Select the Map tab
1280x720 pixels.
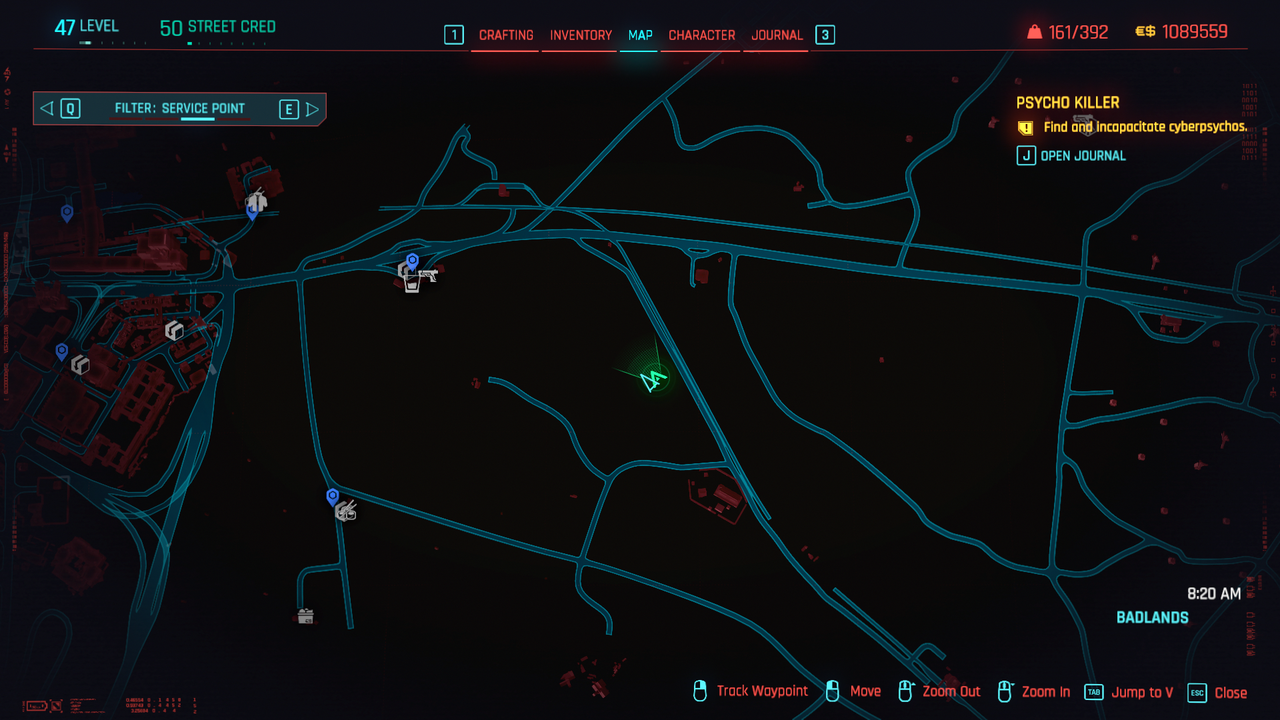pos(640,35)
